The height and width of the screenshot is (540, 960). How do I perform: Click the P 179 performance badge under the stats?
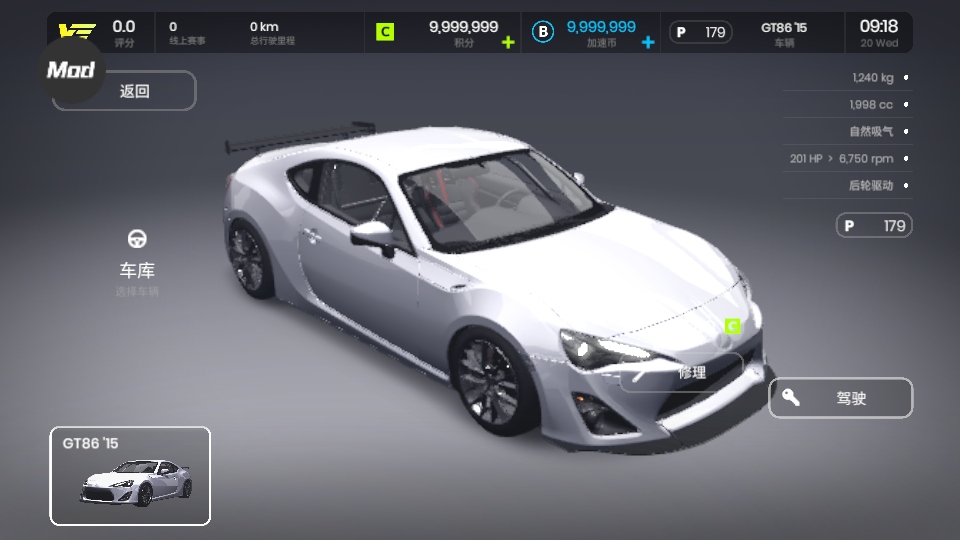pyautogui.click(x=874, y=226)
